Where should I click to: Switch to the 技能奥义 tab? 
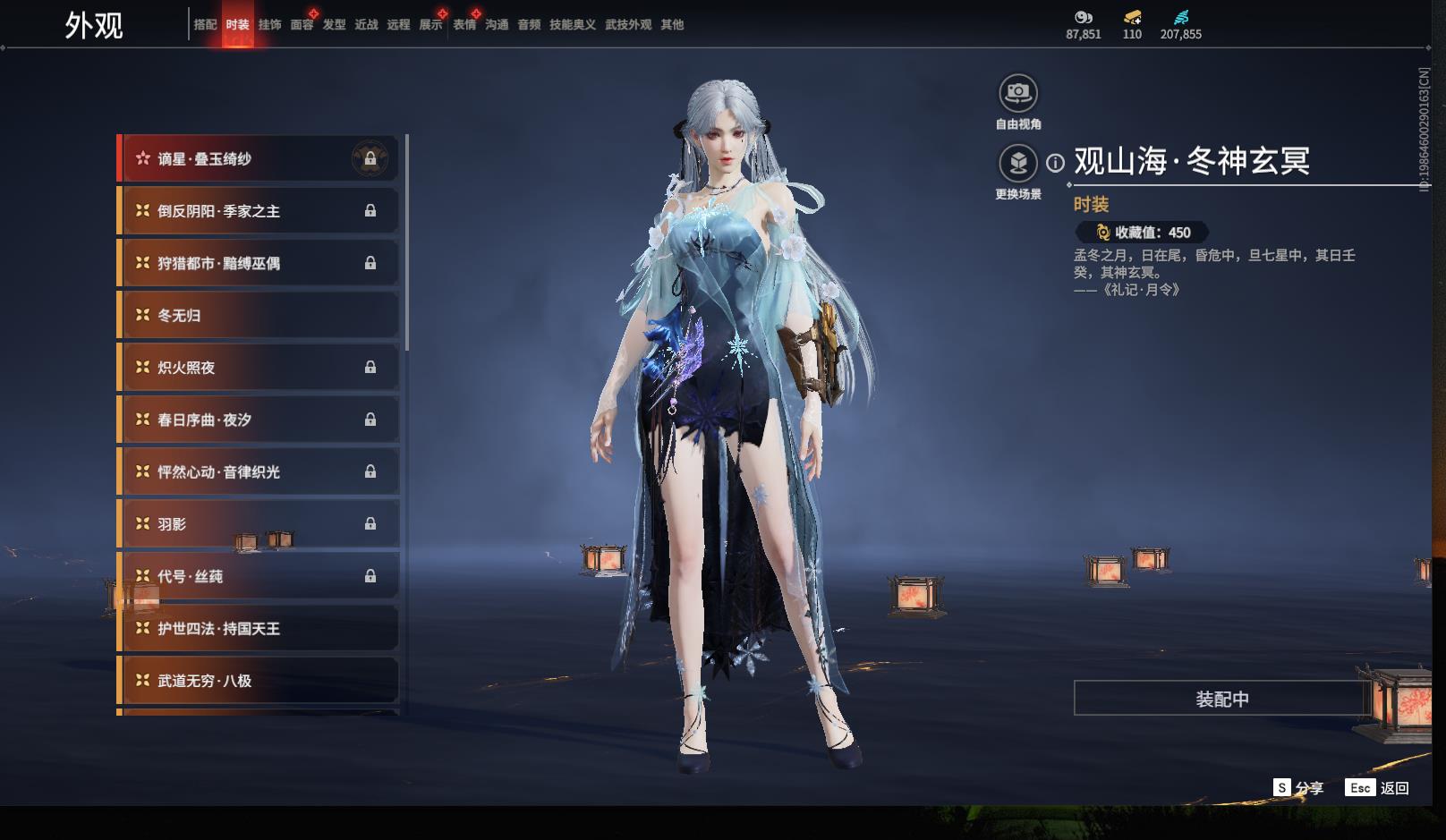tap(572, 25)
